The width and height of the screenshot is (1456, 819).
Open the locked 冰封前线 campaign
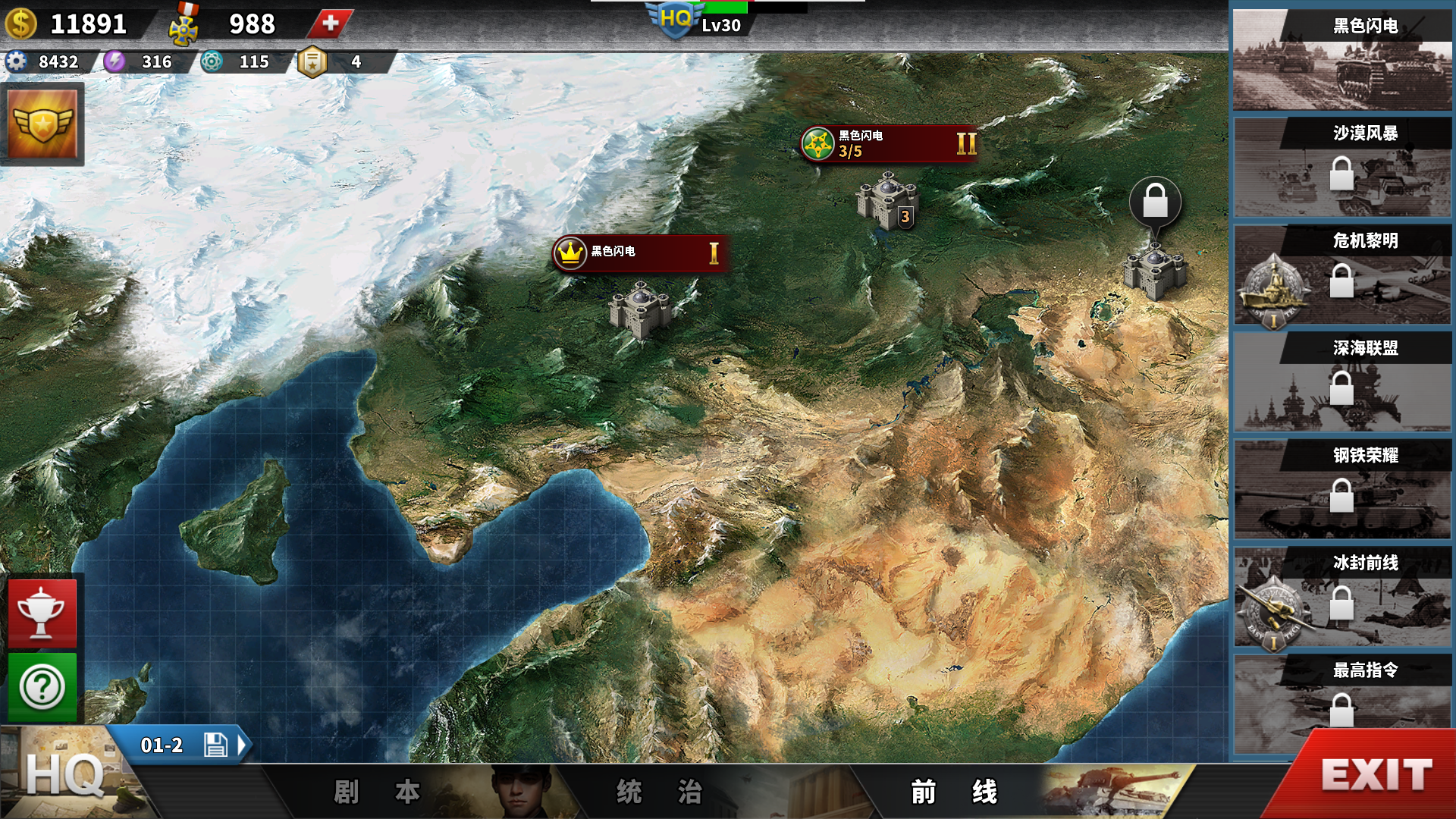click(1341, 598)
